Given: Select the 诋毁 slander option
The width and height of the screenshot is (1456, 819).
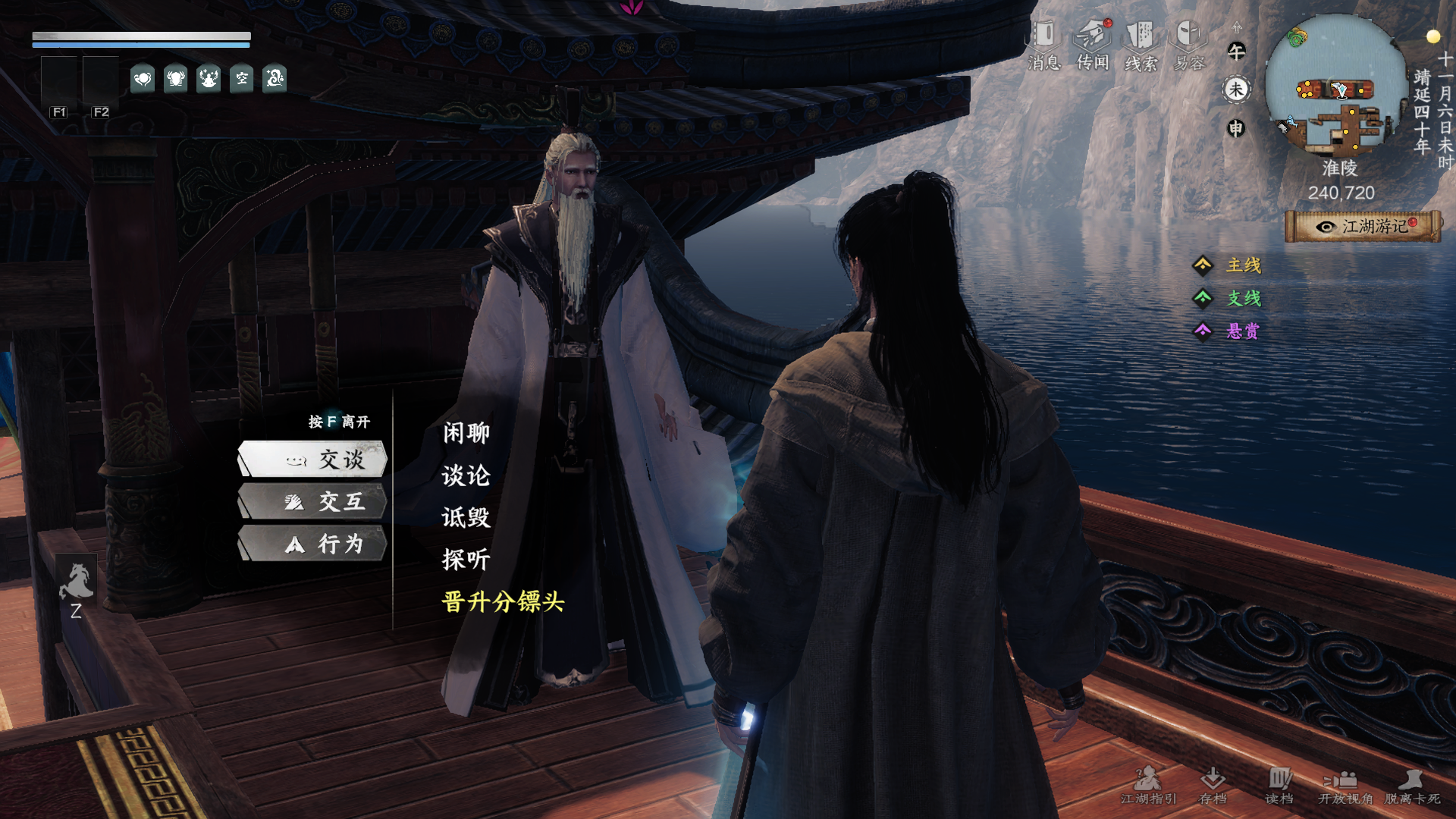Looking at the screenshot, I should click(x=466, y=518).
